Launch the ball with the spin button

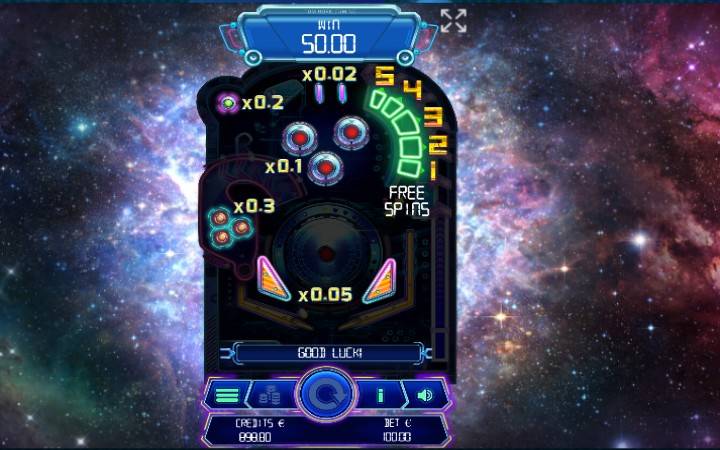click(x=327, y=394)
